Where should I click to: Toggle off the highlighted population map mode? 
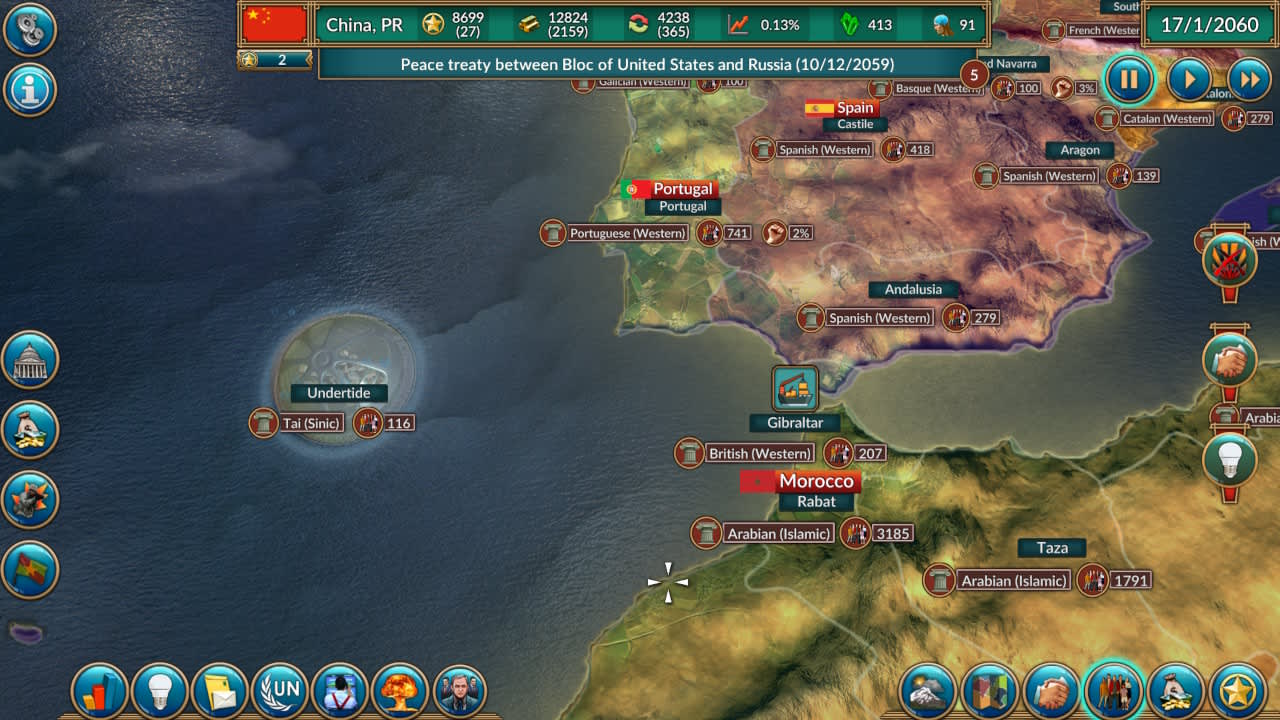click(x=1114, y=690)
